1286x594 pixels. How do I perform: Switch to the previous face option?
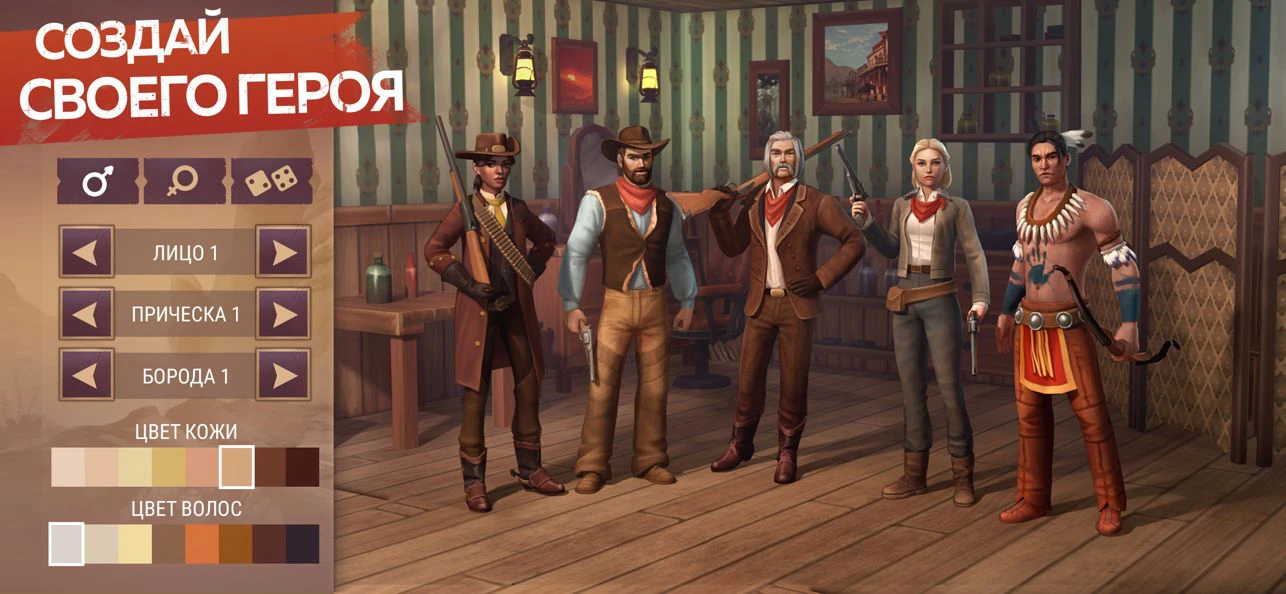(86, 252)
